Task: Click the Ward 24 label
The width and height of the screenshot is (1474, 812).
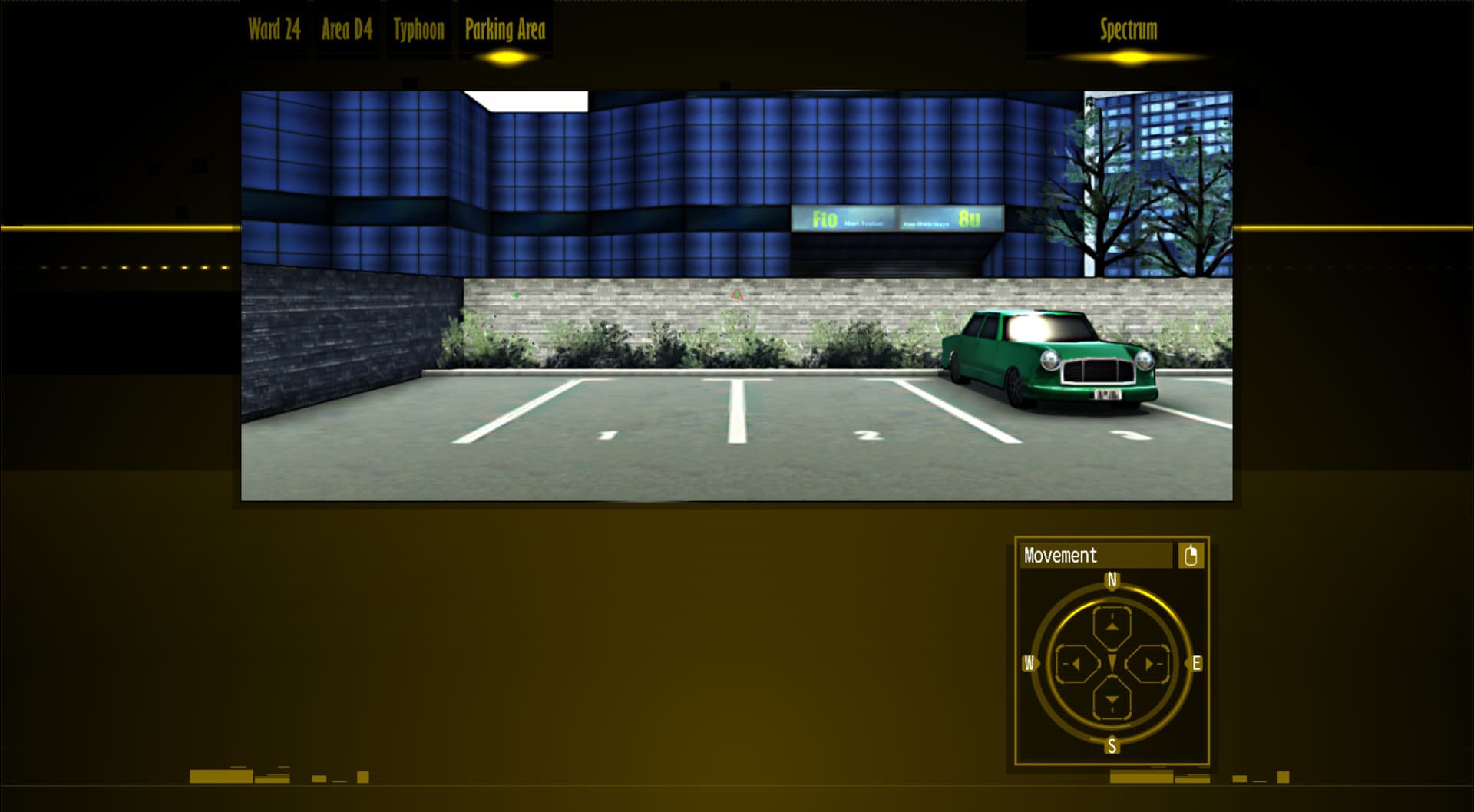Action: 273,29
